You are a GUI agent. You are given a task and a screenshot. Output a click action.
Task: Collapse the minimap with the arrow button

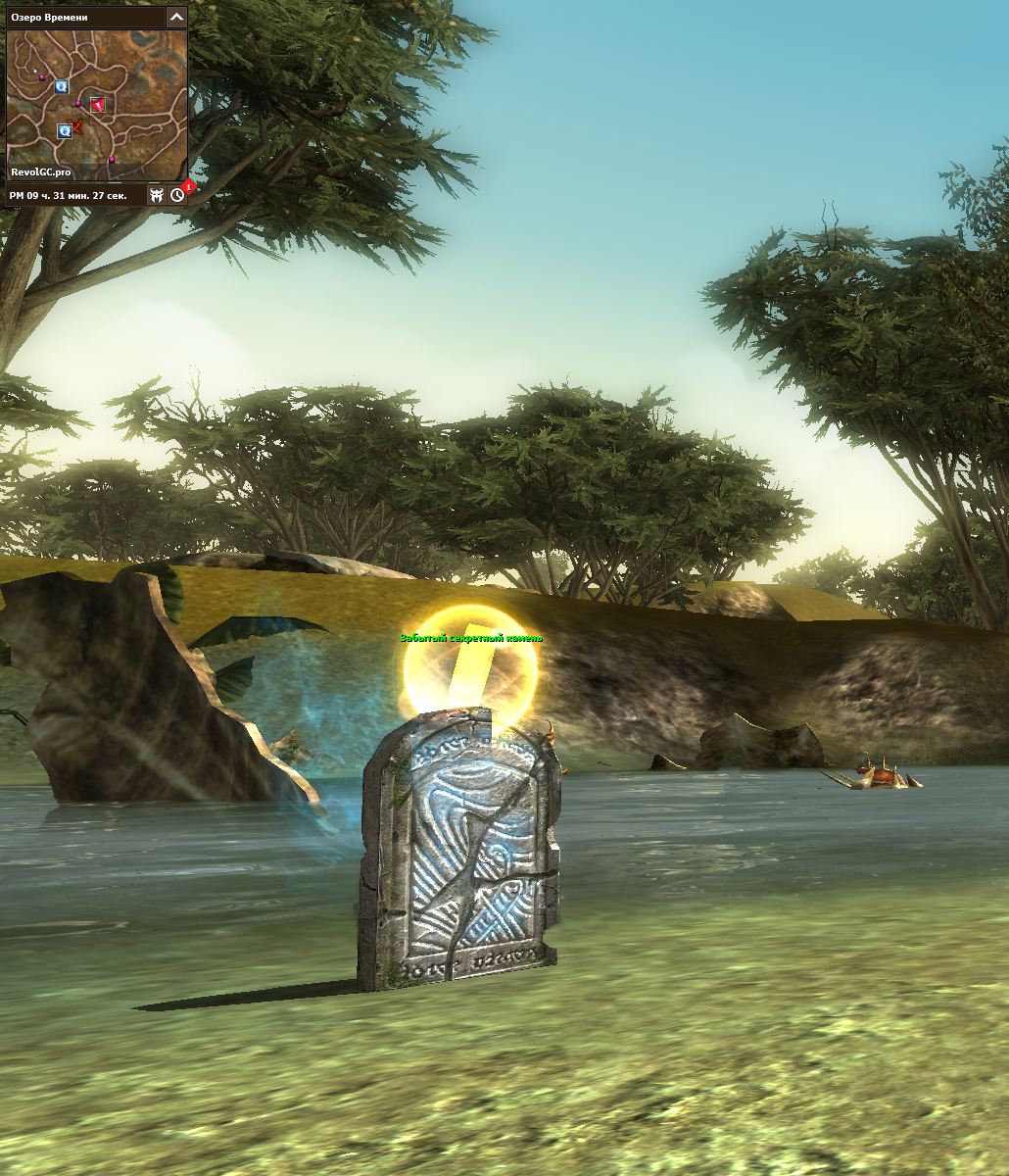pos(175,17)
